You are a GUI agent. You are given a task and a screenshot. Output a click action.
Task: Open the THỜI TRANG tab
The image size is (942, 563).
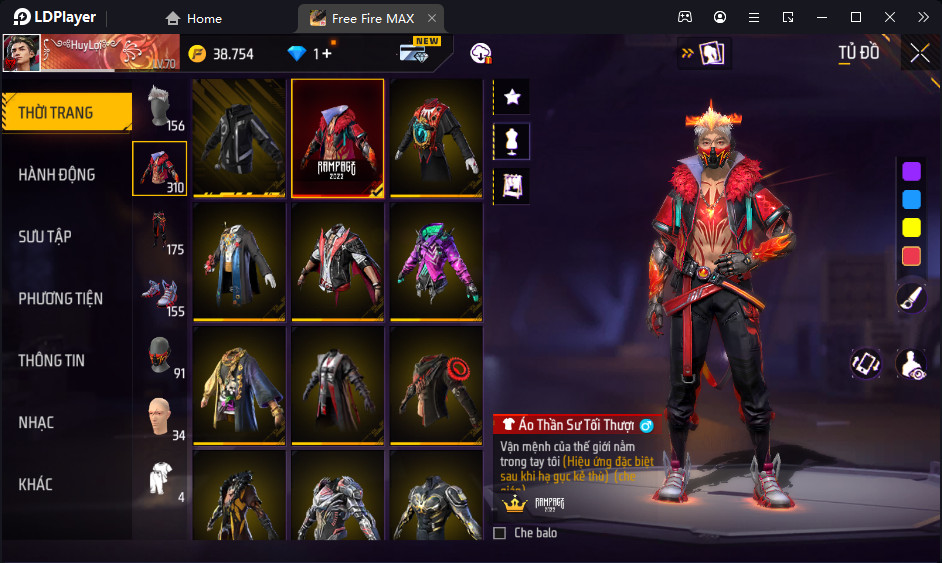(66, 113)
